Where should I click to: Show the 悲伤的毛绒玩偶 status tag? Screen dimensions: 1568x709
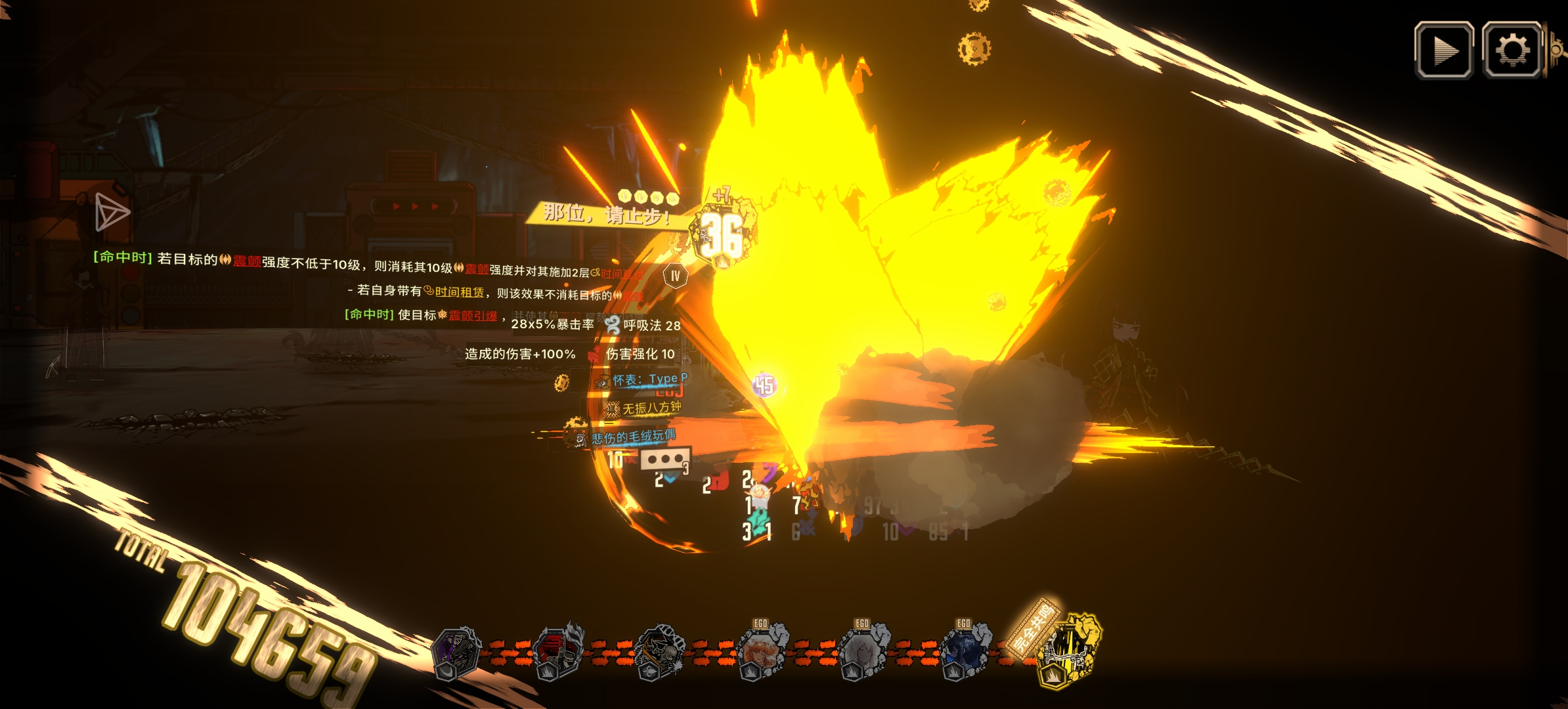632,437
